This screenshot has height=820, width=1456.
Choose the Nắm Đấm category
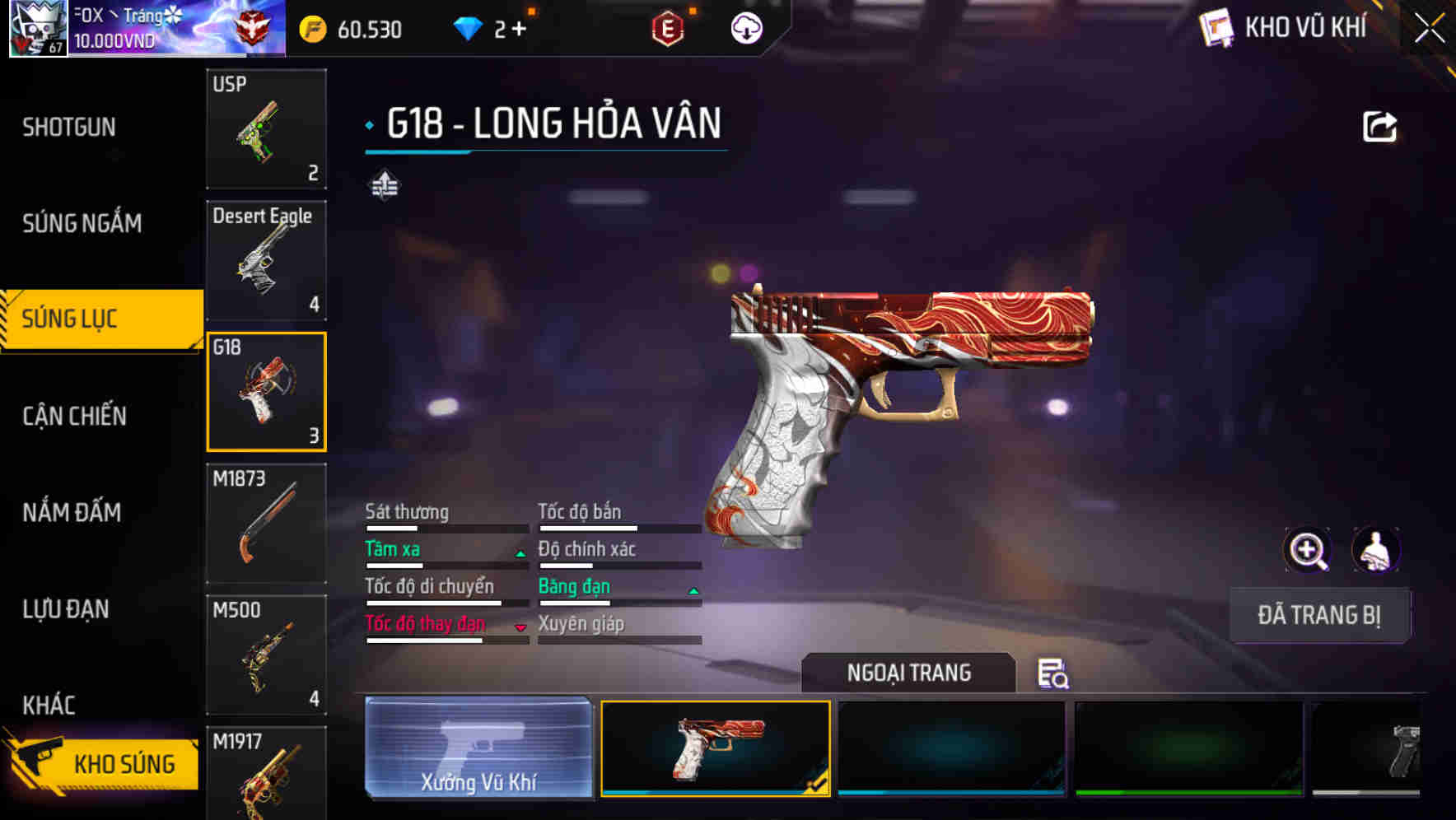pos(72,512)
